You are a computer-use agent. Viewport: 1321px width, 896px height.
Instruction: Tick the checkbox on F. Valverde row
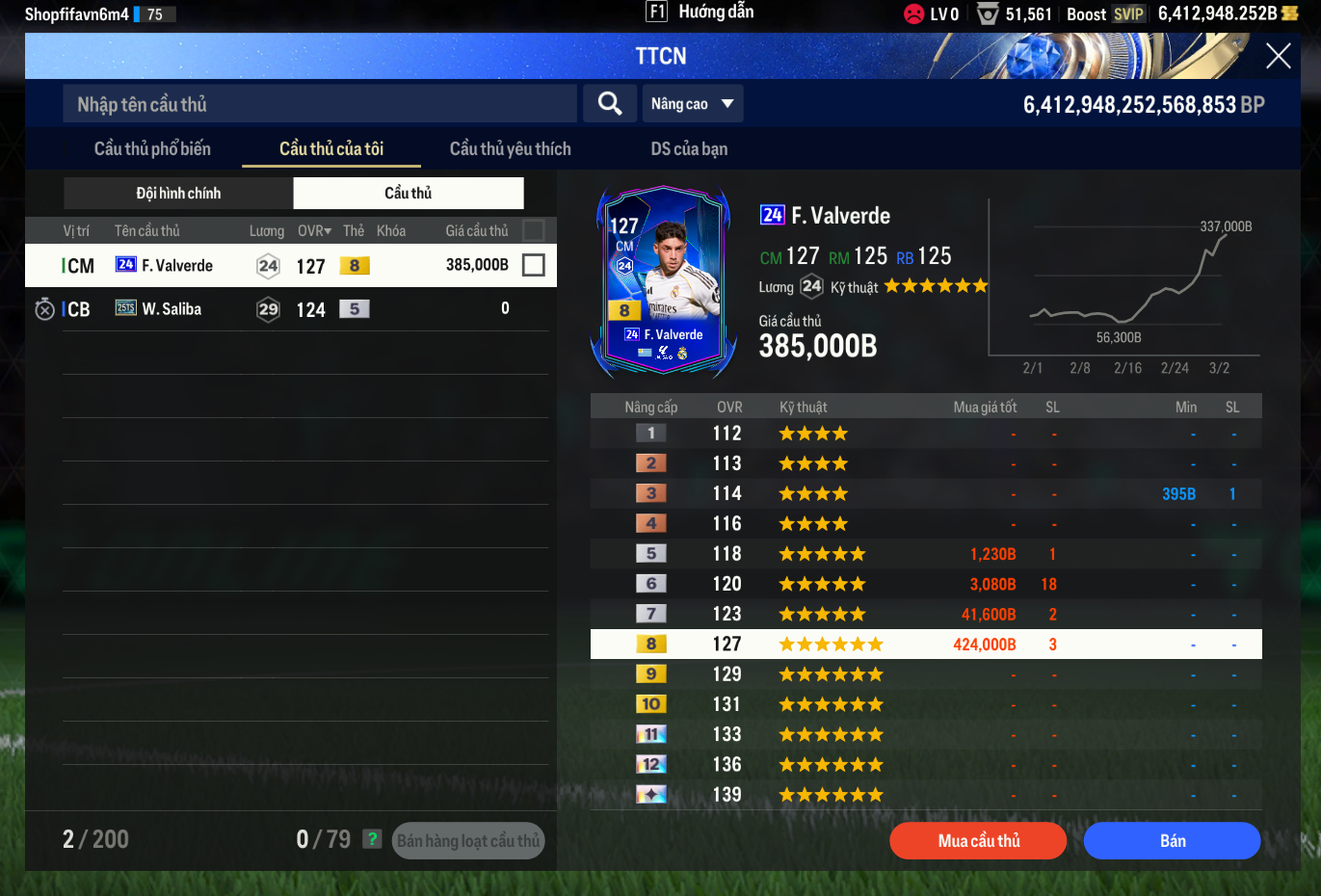point(533,265)
